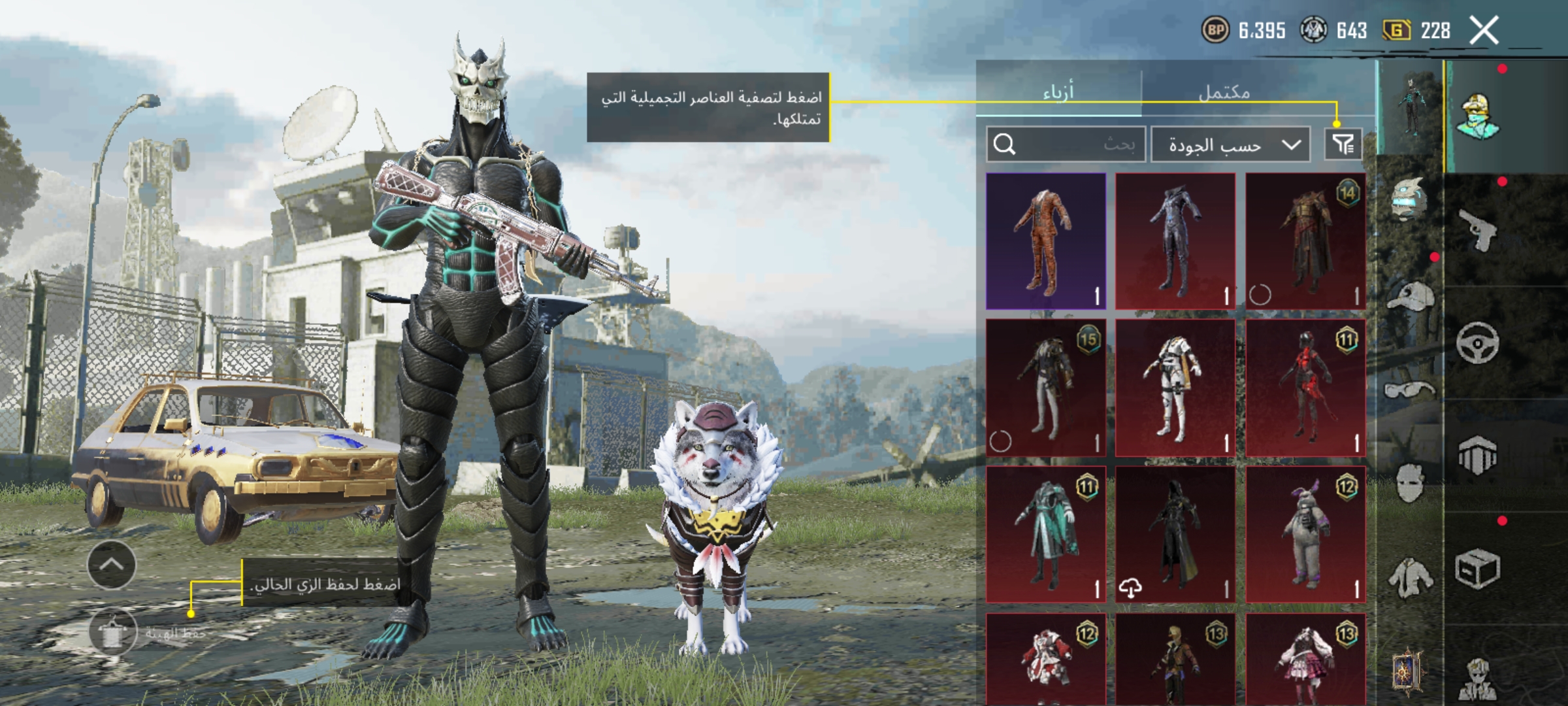Pick the teal robe outfit
This screenshot has width=1568, height=706.
click(x=1045, y=534)
